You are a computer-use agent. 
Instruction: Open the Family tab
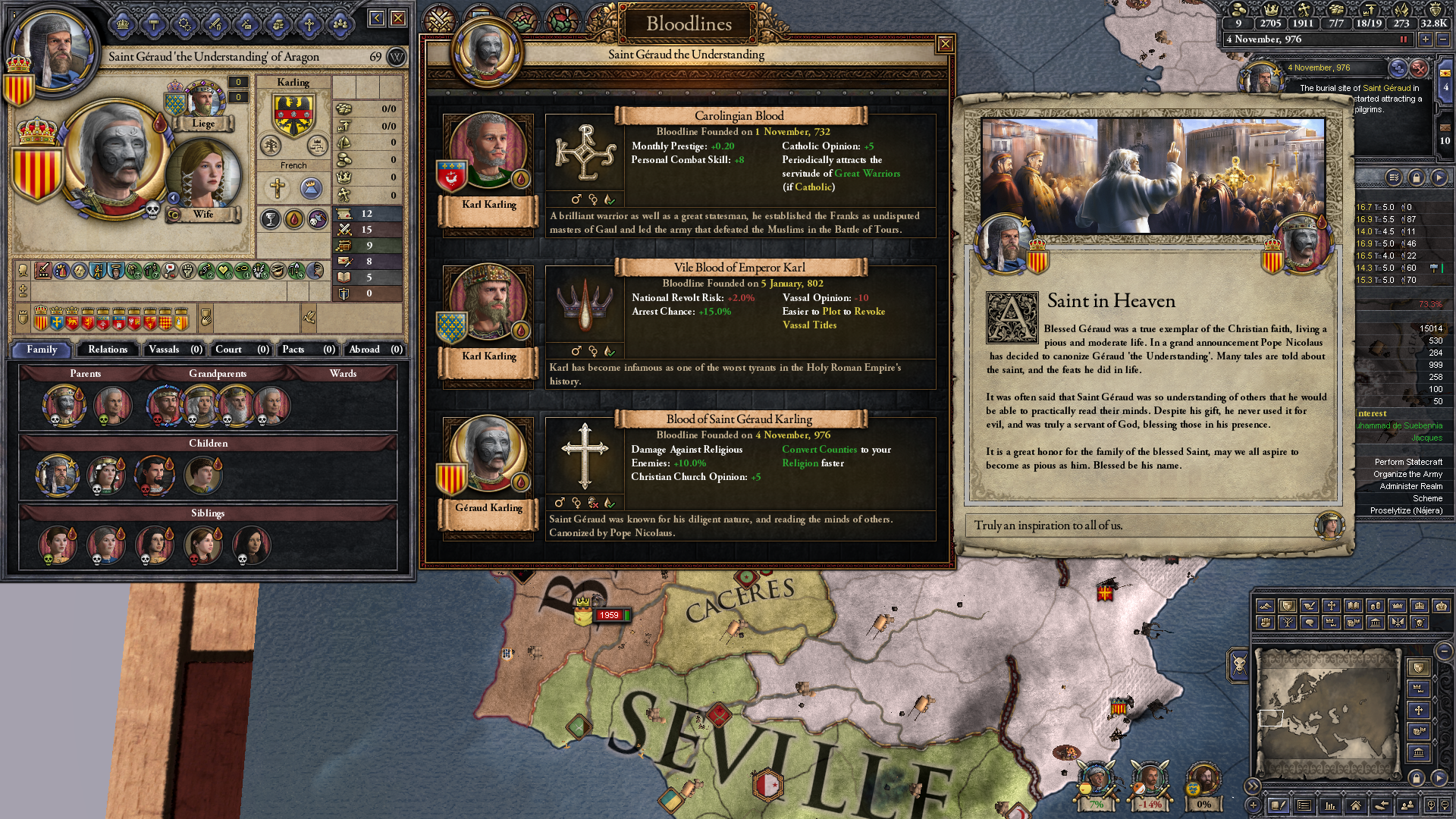tap(42, 350)
